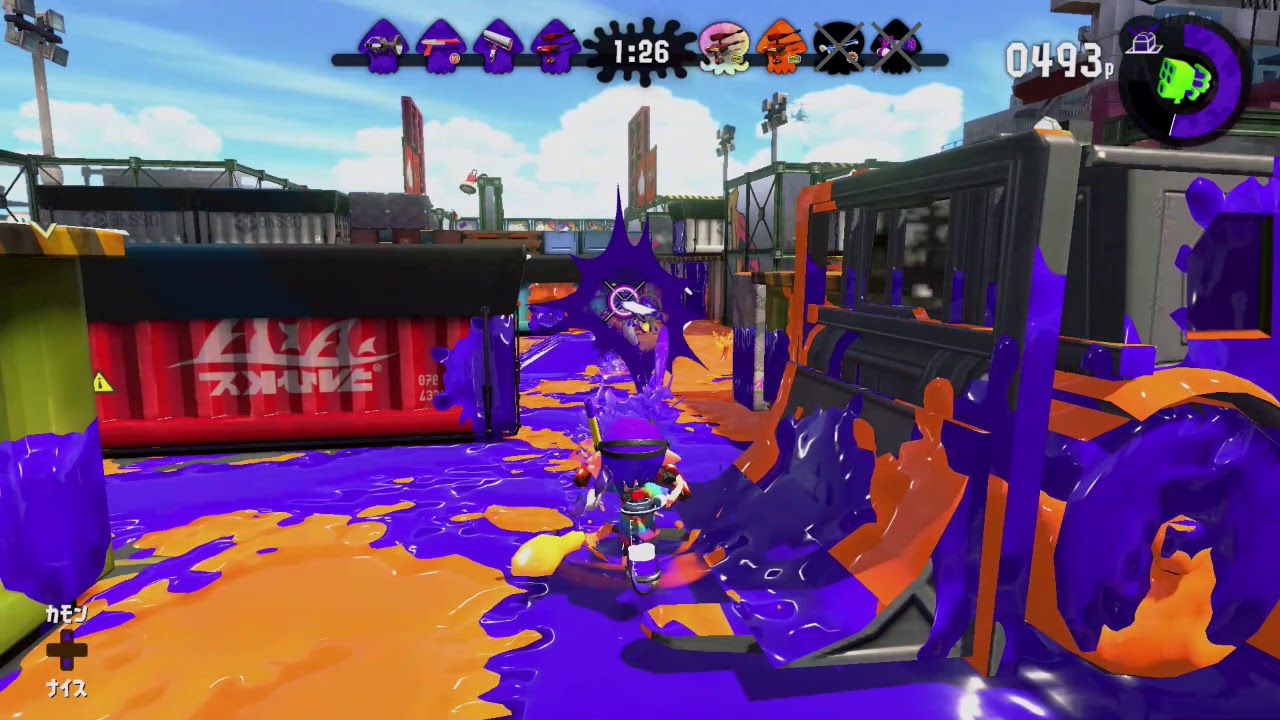Screen dimensions: 1280x720
Task: Select the Squid Beakon icon above the special gauge
Action: coord(1145,40)
